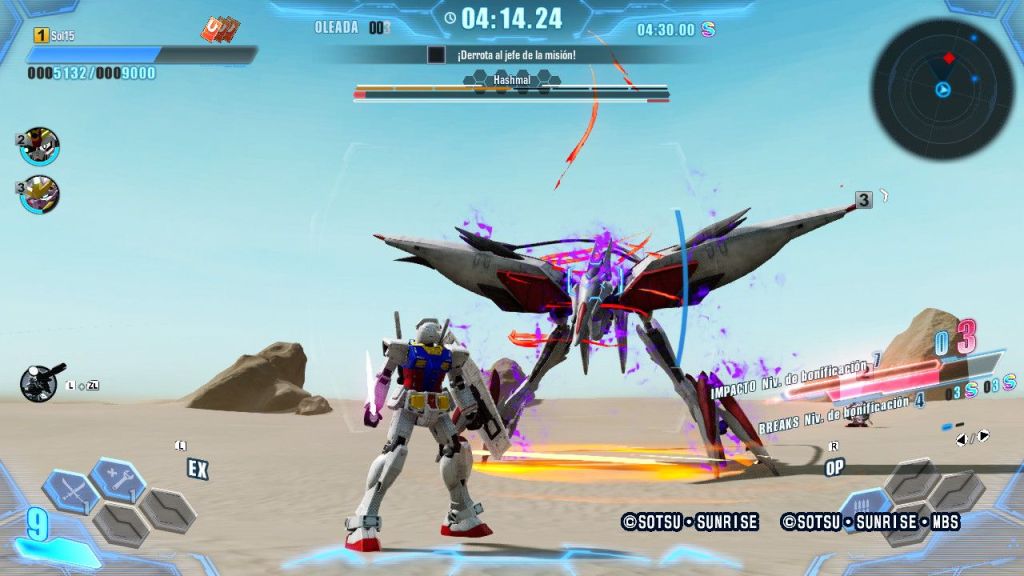This screenshot has width=1024, height=576.
Task: Activate the crossed swords EX skill
Action: tap(70, 491)
